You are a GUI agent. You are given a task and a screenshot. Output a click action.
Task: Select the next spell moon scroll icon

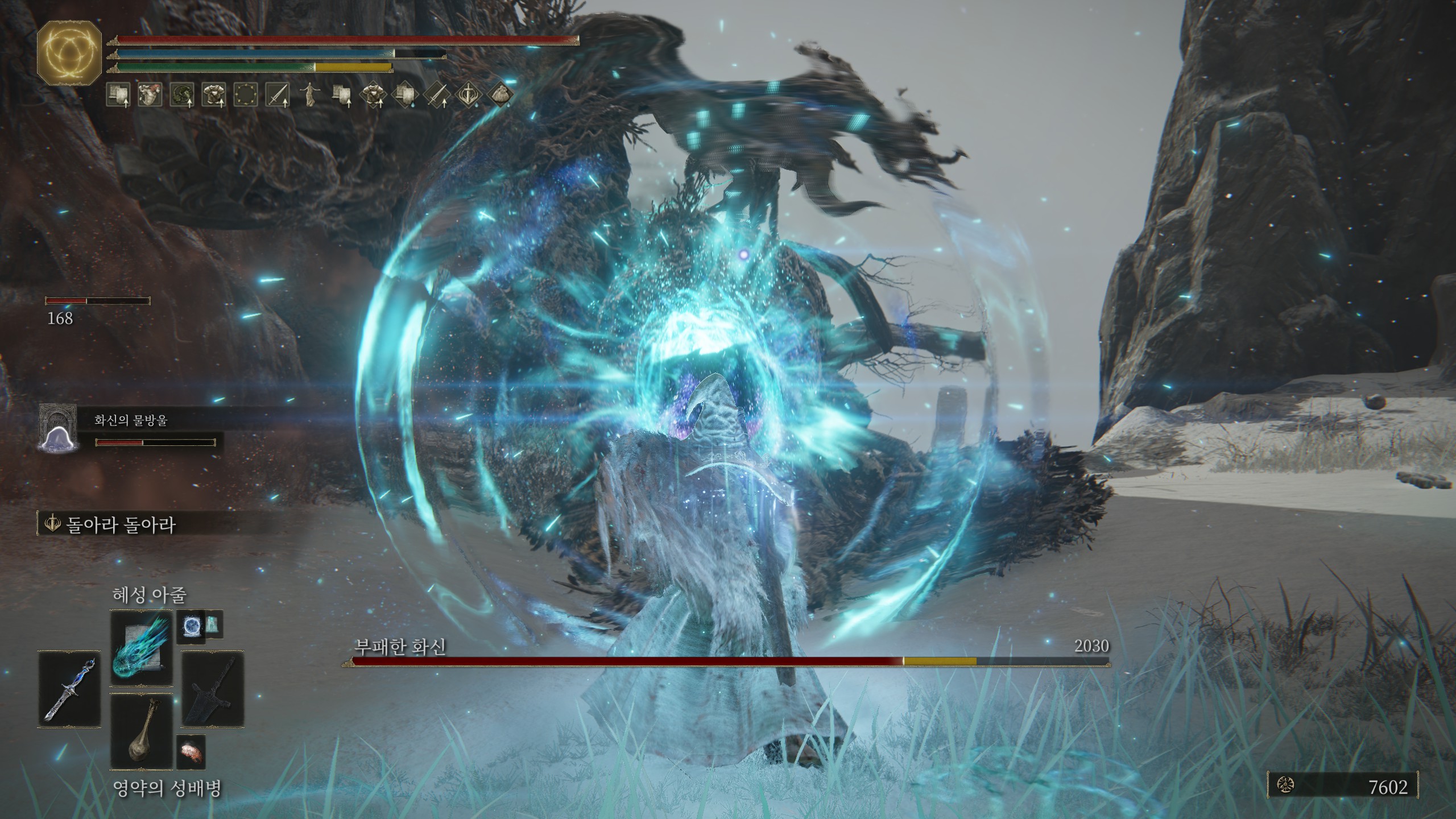tap(190, 626)
